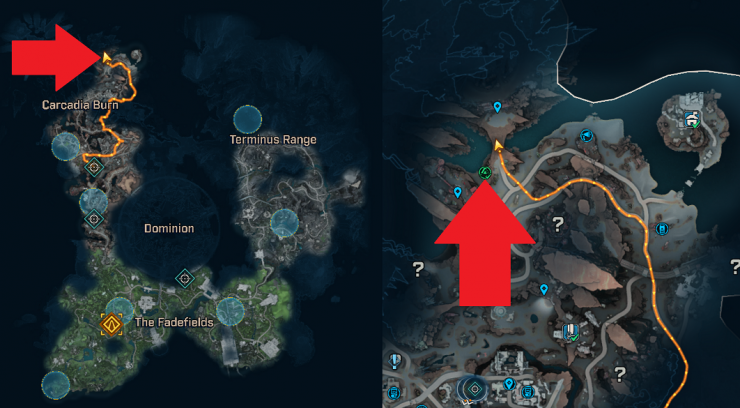Click the orange player arrow on the left map

point(105,57)
